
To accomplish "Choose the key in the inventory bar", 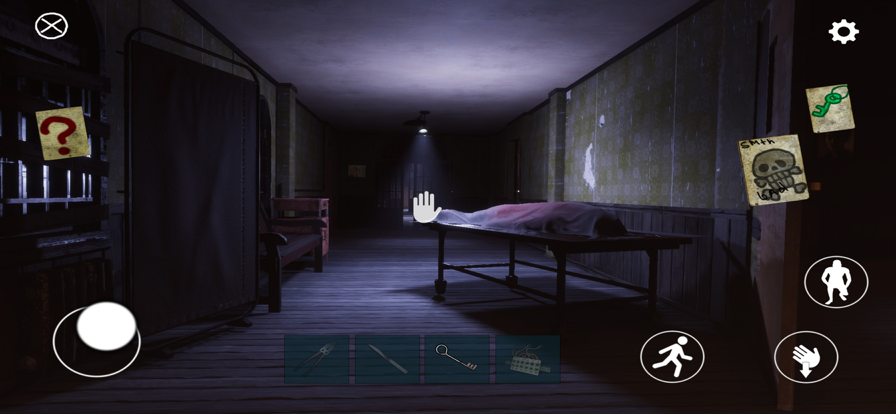I will tap(457, 359).
